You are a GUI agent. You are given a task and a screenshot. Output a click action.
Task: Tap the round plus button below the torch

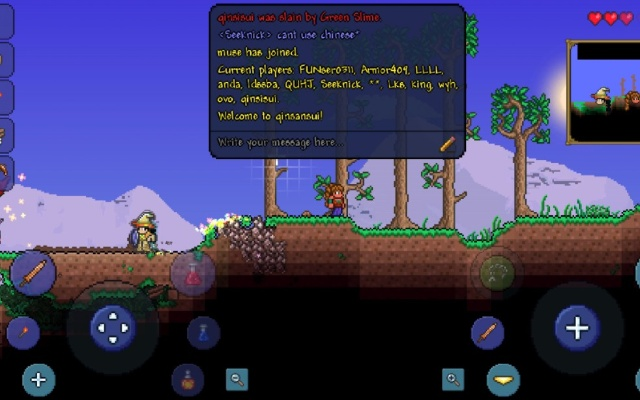[38, 380]
